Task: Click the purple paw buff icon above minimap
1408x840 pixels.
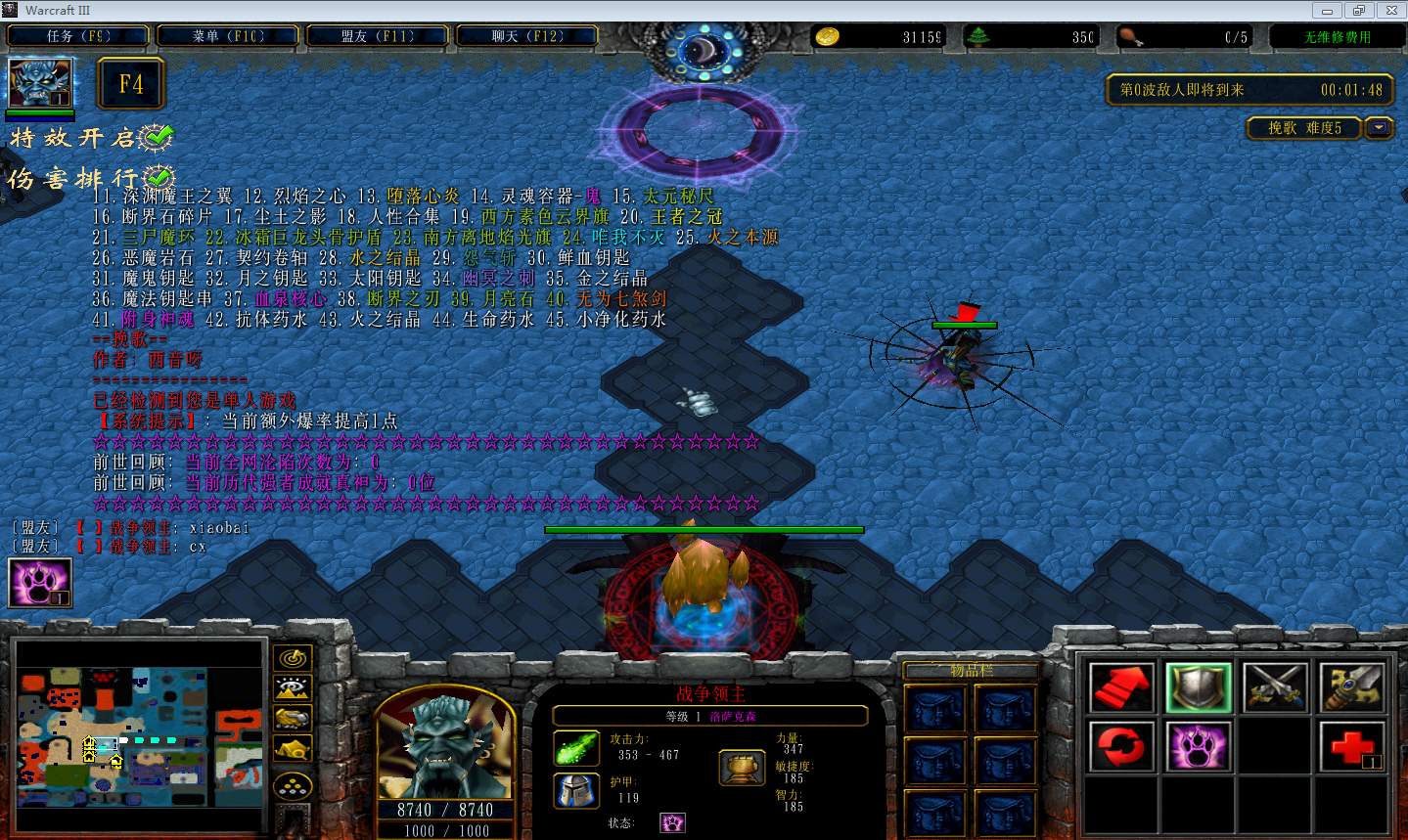Action: tap(40, 583)
